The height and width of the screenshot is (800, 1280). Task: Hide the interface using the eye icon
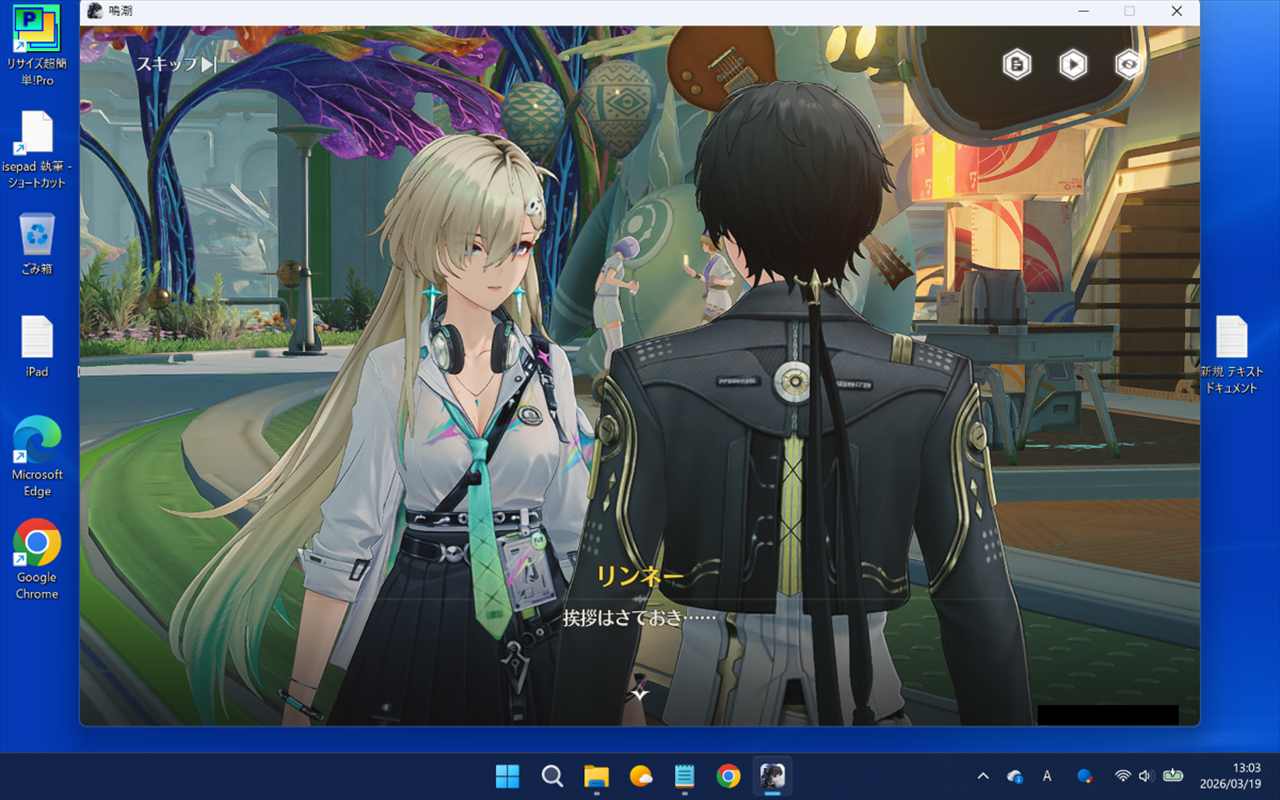(1129, 65)
